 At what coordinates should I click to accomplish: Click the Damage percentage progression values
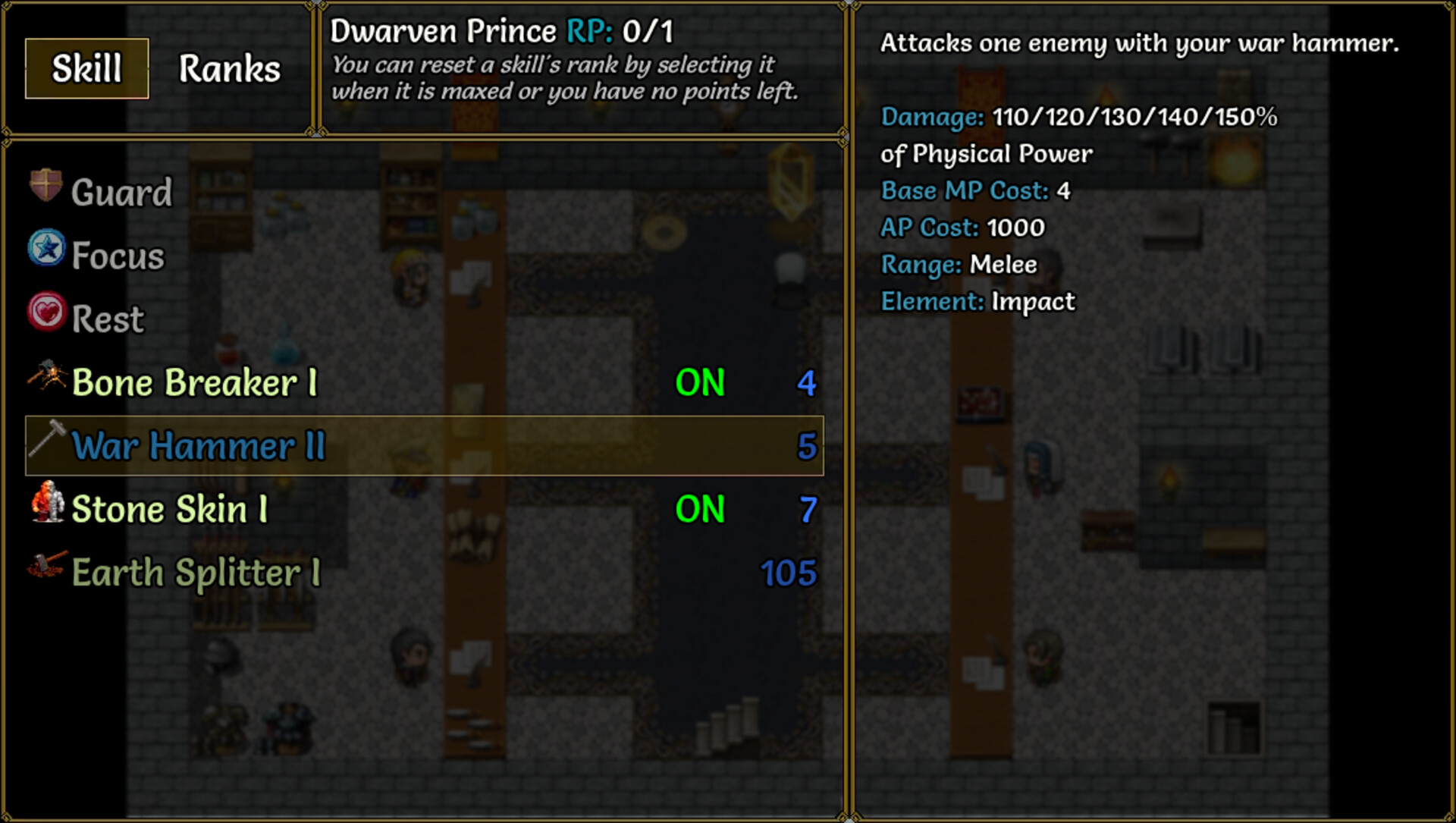[1133, 118]
